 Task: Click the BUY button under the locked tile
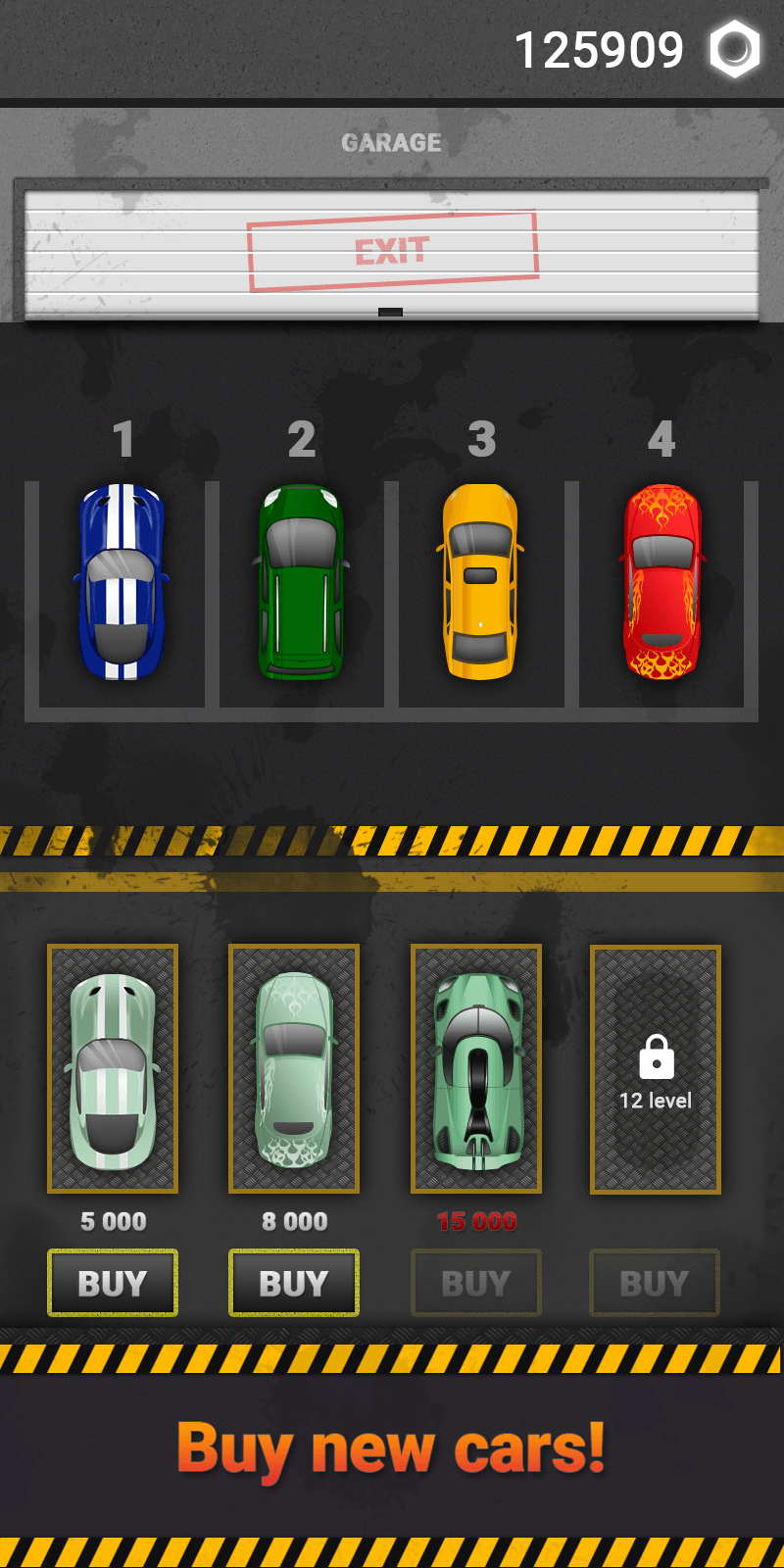tap(655, 1283)
